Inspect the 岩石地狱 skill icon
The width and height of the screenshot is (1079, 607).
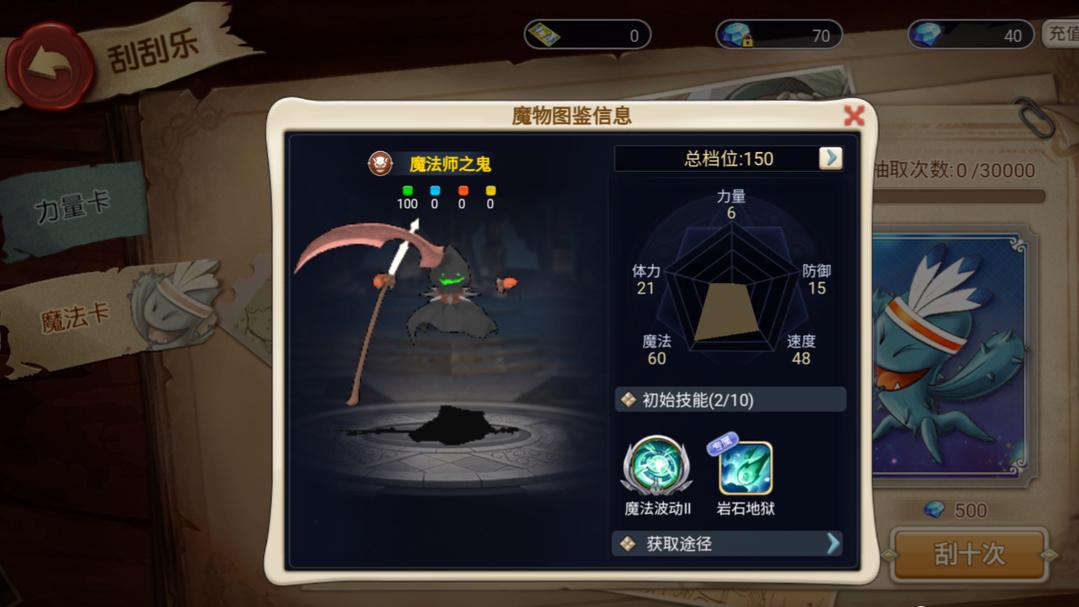click(745, 469)
